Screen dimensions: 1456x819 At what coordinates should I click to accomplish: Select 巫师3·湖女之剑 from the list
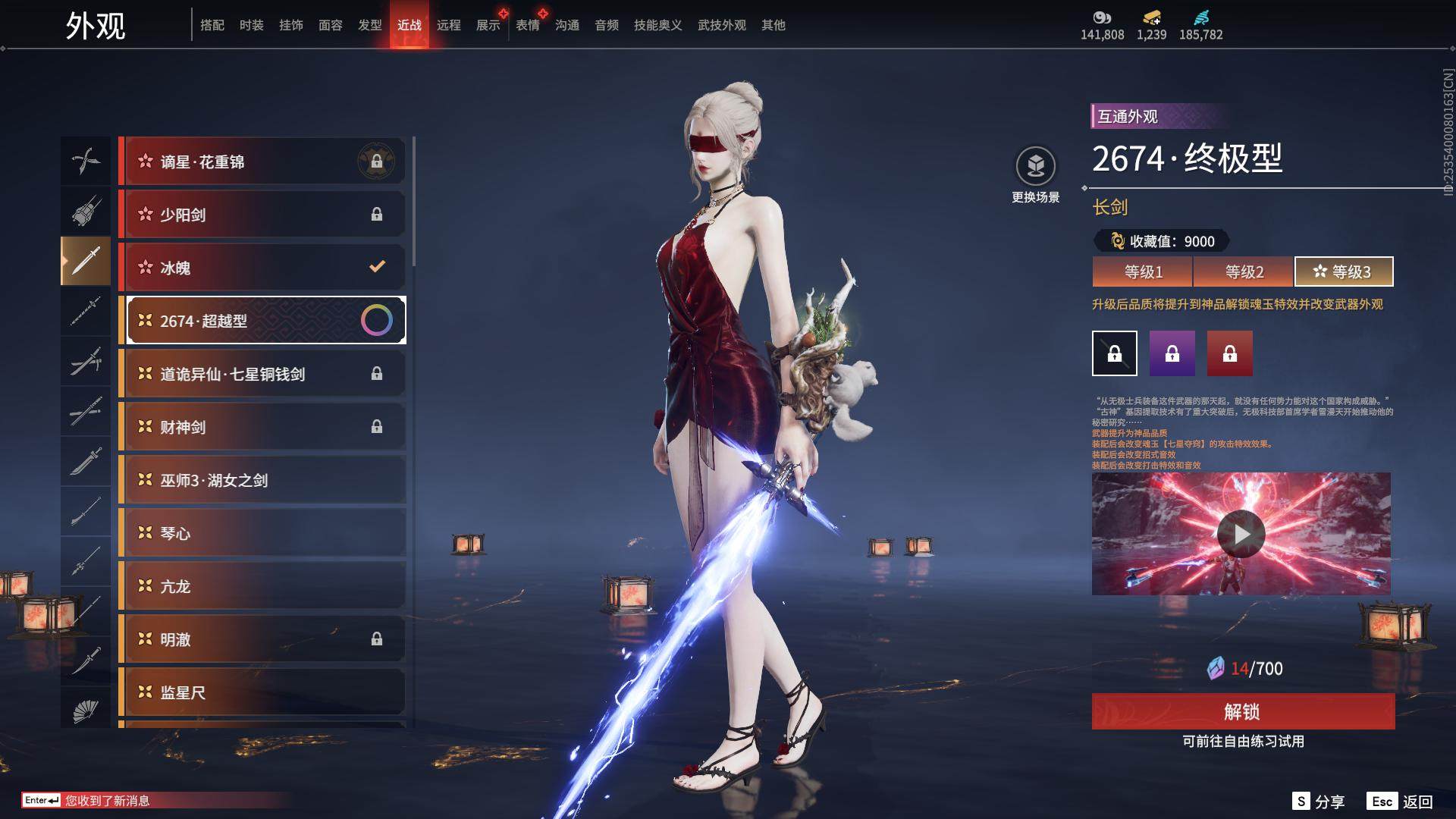(262, 480)
